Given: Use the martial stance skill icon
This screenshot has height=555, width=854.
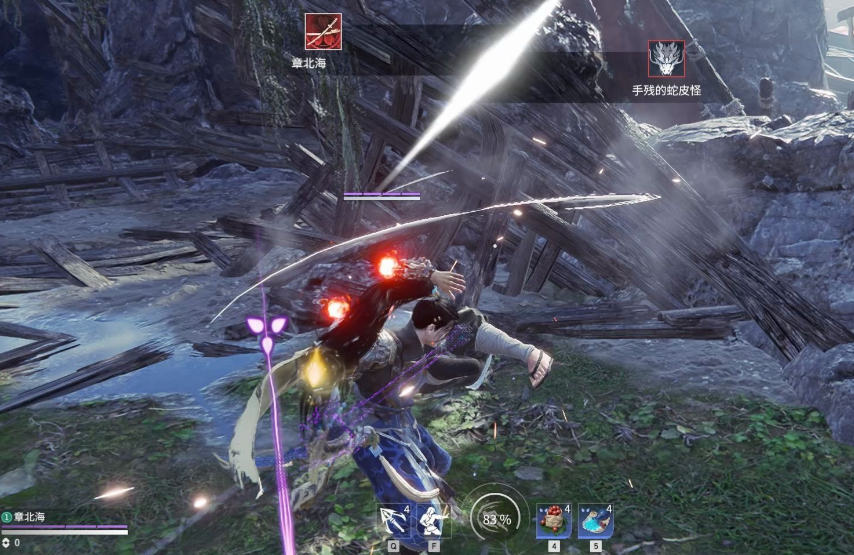Looking at the screenshot, I should click(433, 520).
